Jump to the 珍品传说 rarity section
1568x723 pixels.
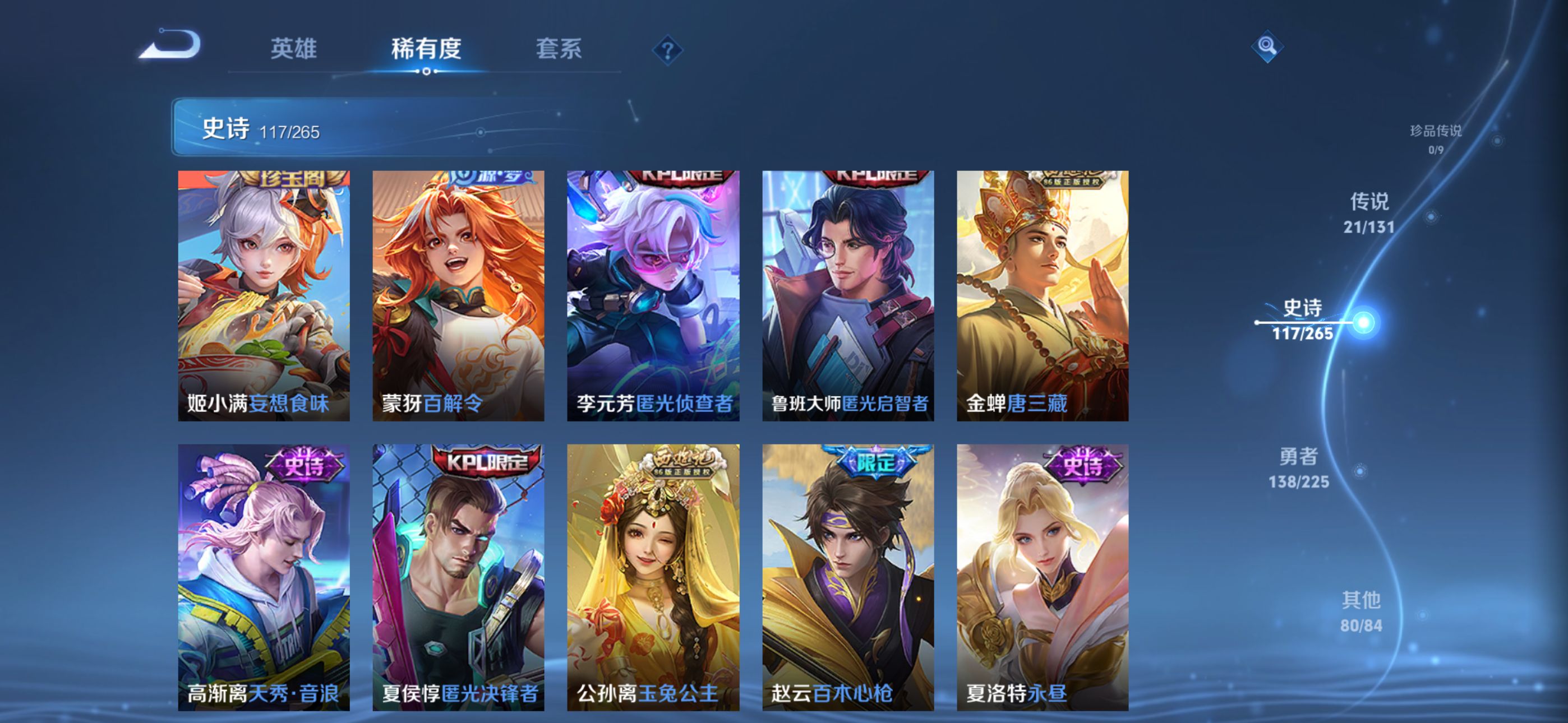pyautogui.click(x=1436, y=139)
